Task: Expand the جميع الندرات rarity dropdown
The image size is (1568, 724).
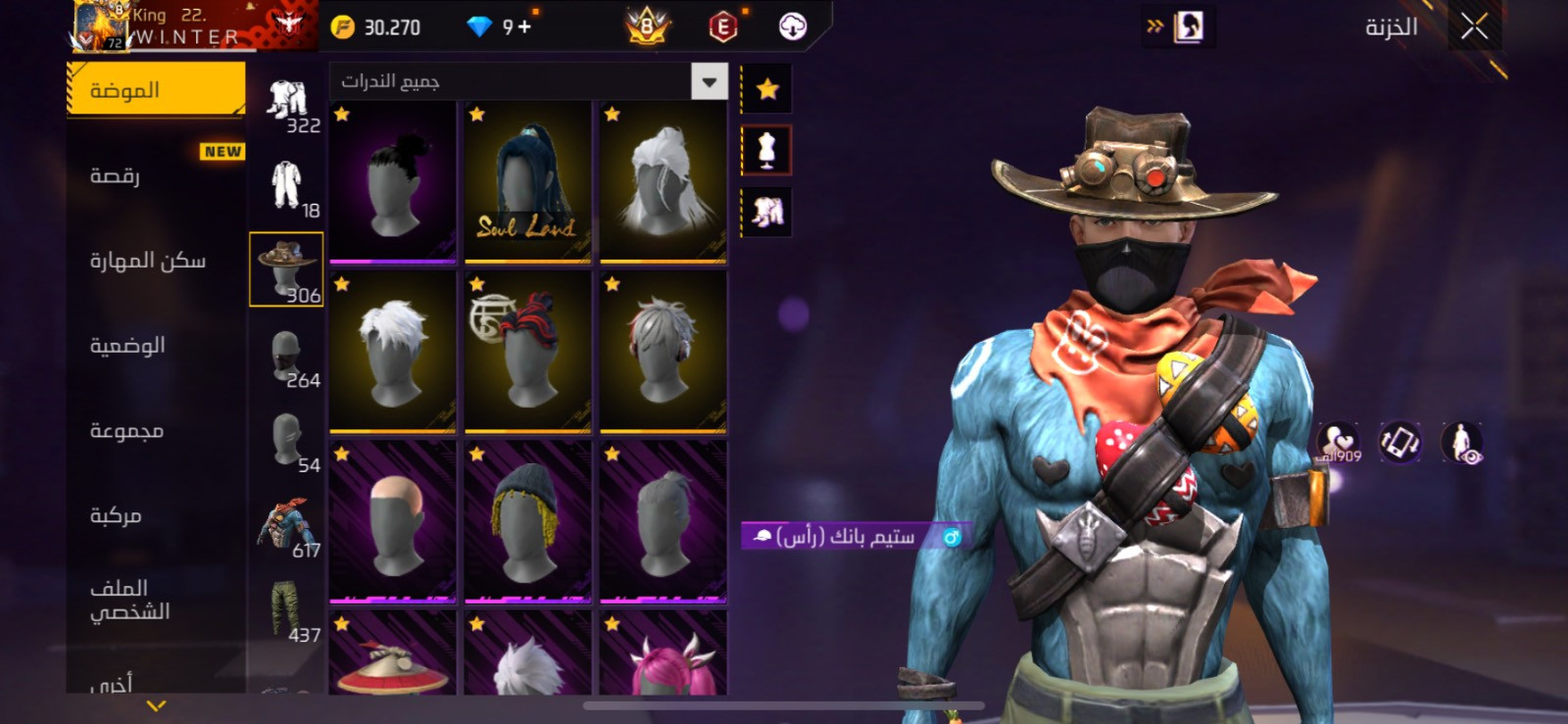Action: pyautogui.click(x=709, y=81)
